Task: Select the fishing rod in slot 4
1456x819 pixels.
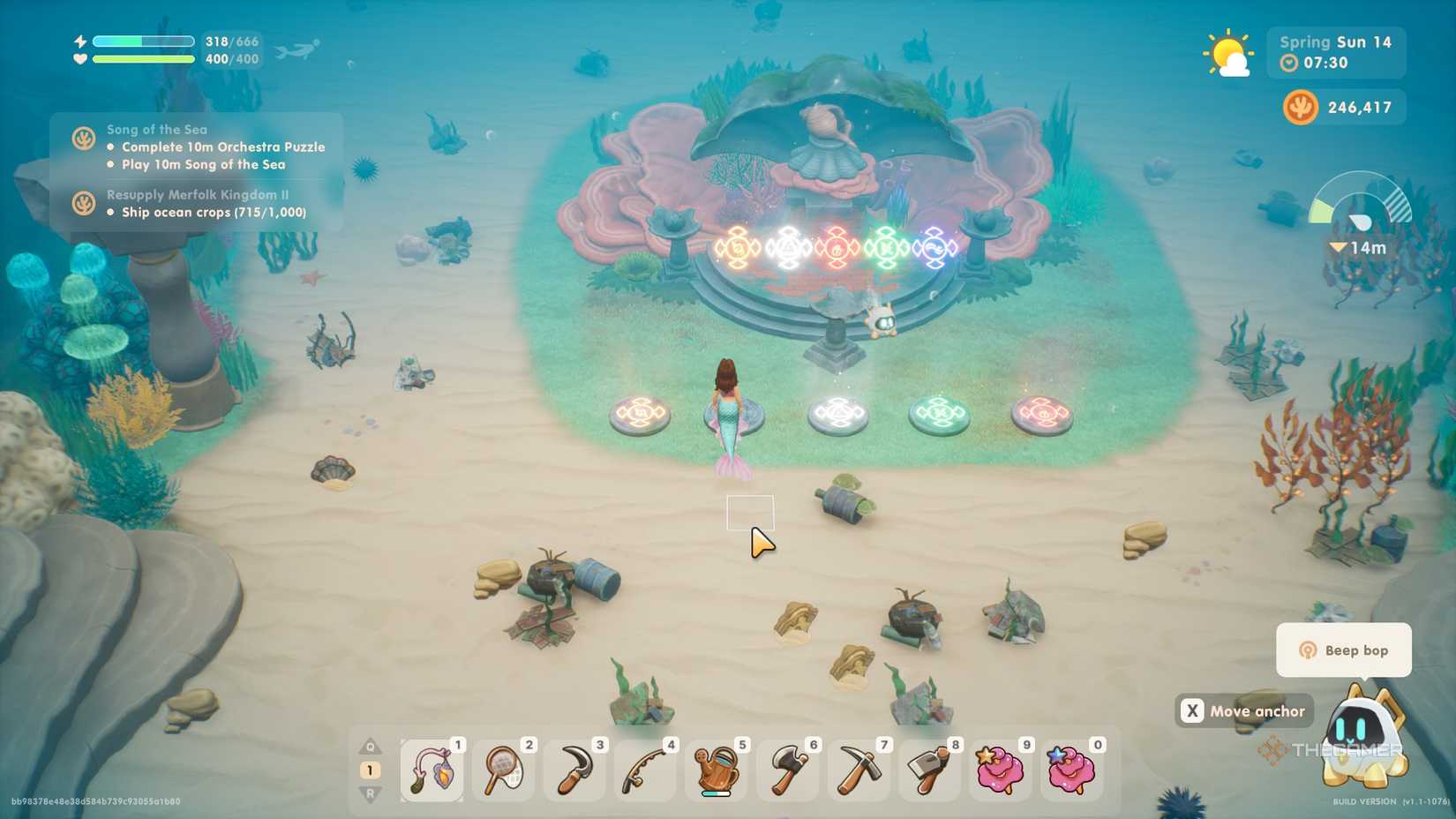Action: pyautogui.click(x=644, y=768)
